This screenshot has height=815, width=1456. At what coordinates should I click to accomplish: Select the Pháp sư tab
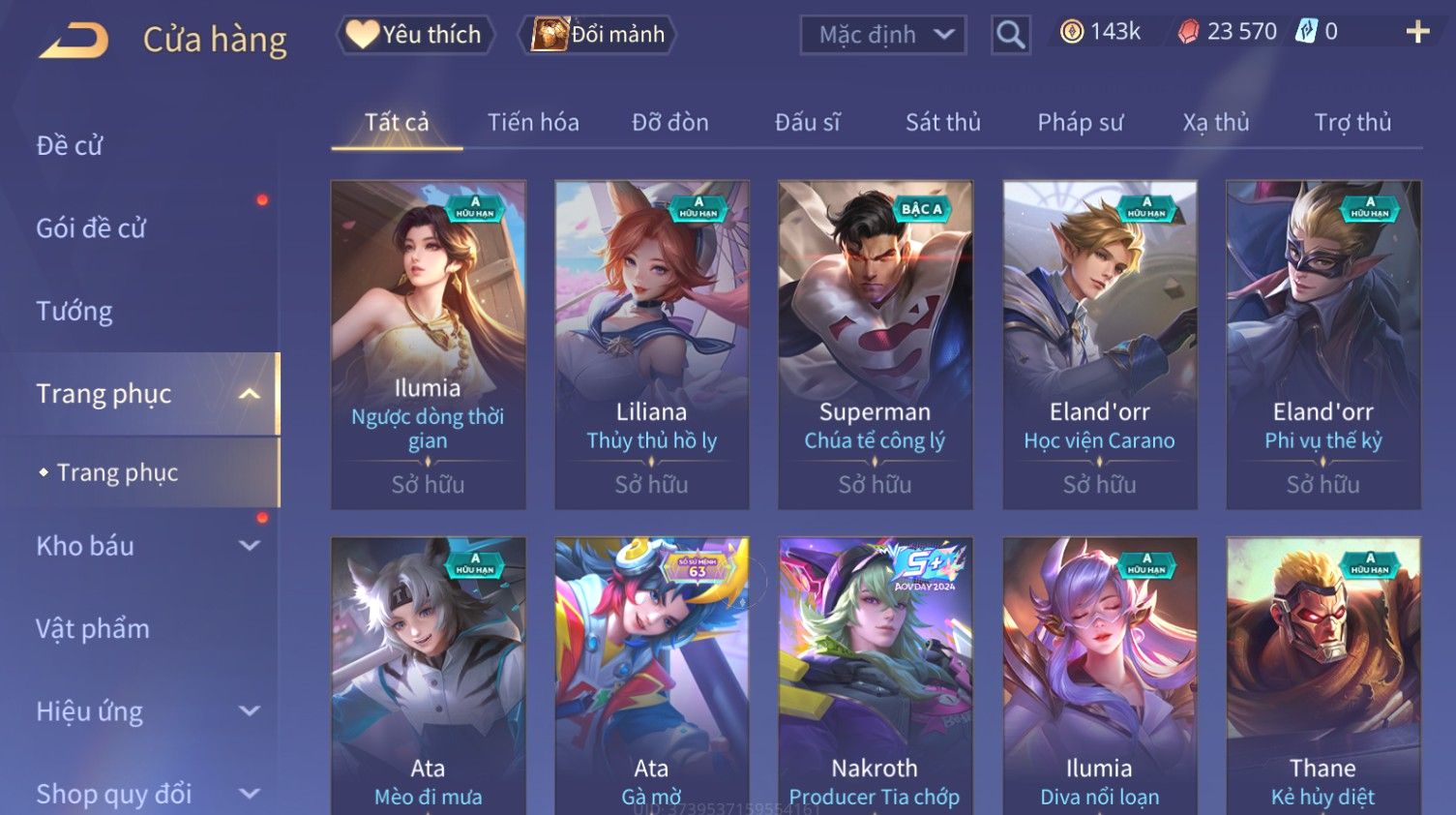[1080, 123]
